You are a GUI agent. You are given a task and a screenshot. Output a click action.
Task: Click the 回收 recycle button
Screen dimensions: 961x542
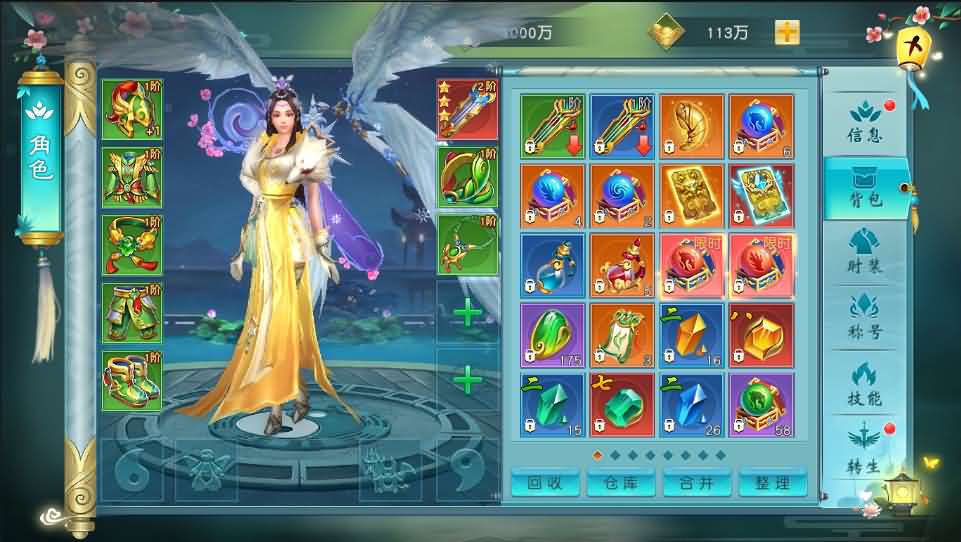pyautogui.click(x=546, y=482)
